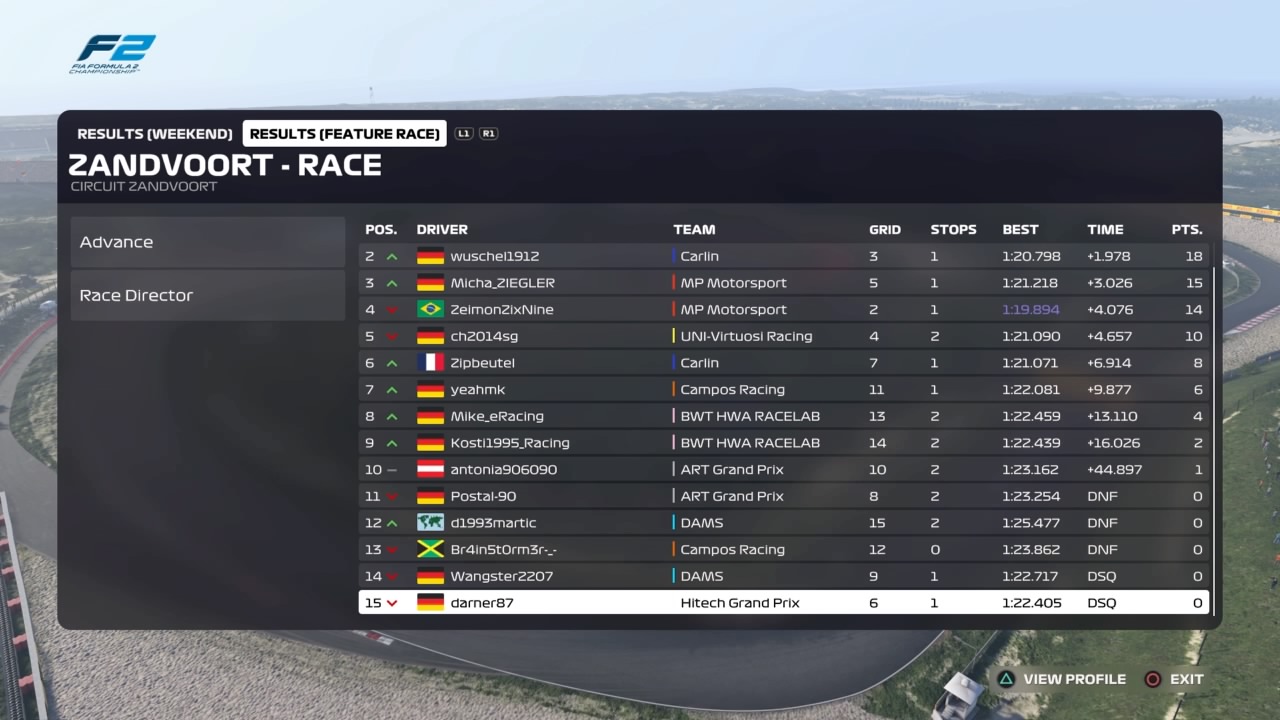Choose the Postal-90 driver row

coord(783,496)
